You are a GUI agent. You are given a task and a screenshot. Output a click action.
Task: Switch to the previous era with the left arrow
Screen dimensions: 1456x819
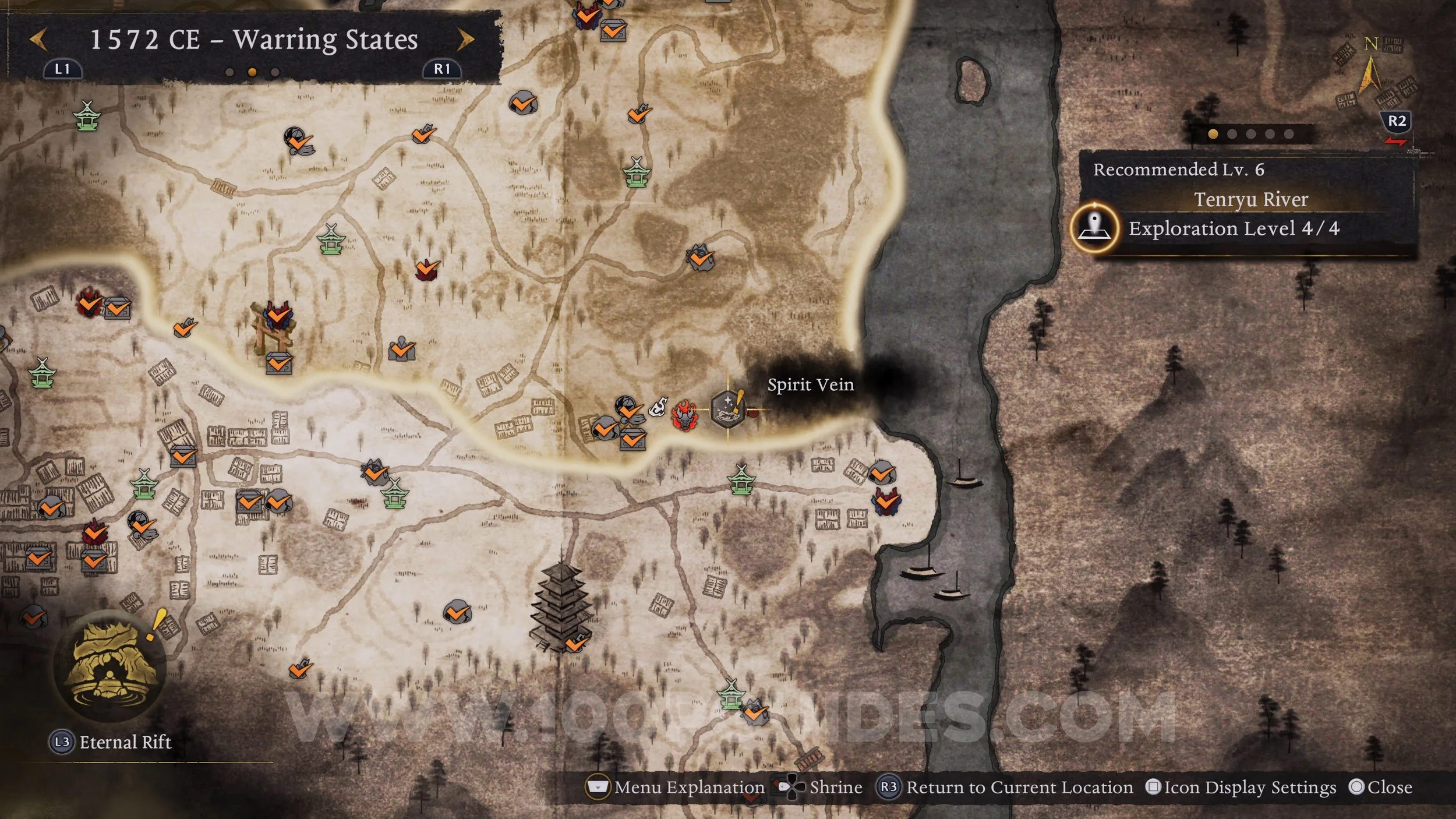point(38,40)
